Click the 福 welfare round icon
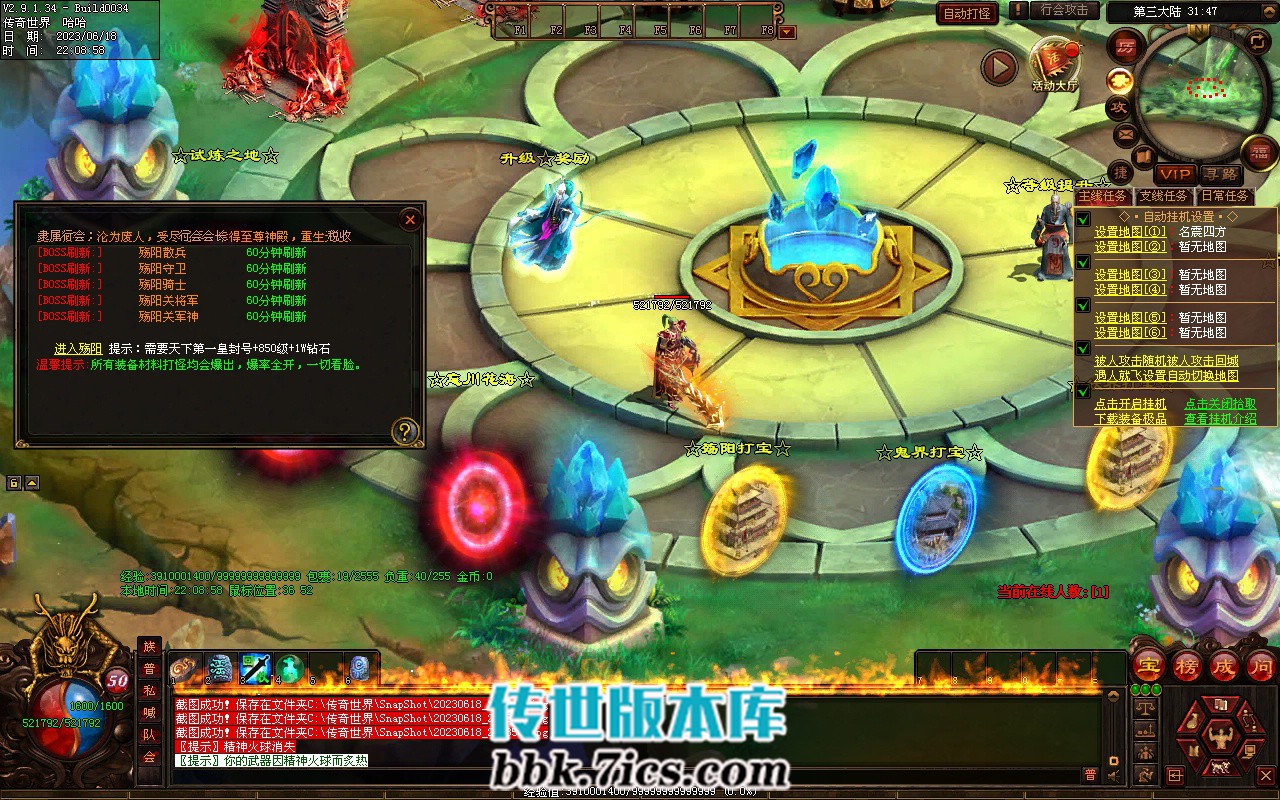Image resolution: width=1280 pixels, height=800 pixels. click(1260, 152)
